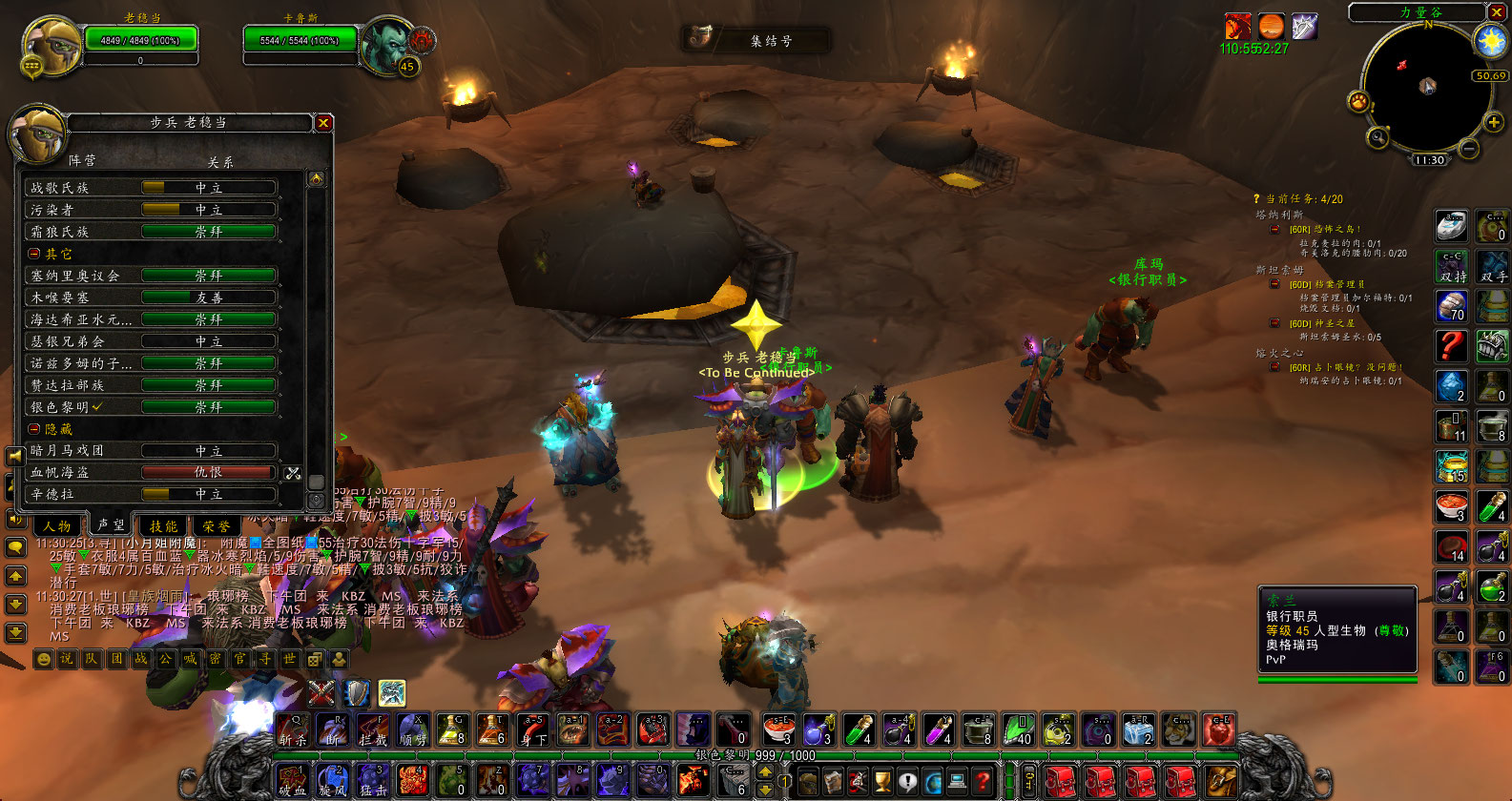Select the 说 say chat channel button
The width and height of the screenshot is (1512, 801).
pyautogui.click(x=67, y=659)
